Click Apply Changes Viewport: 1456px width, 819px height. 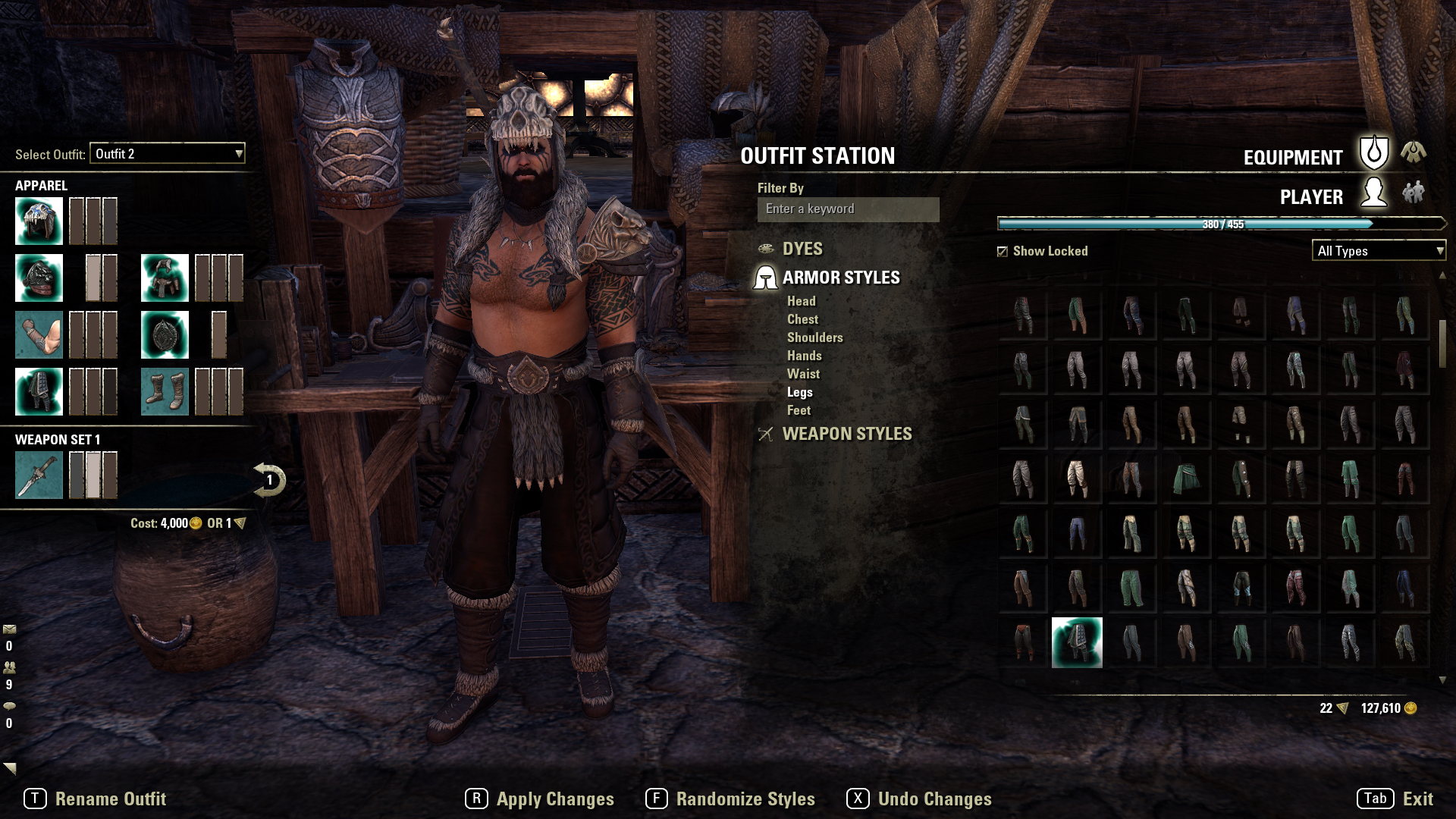click(x=554, y=799)
